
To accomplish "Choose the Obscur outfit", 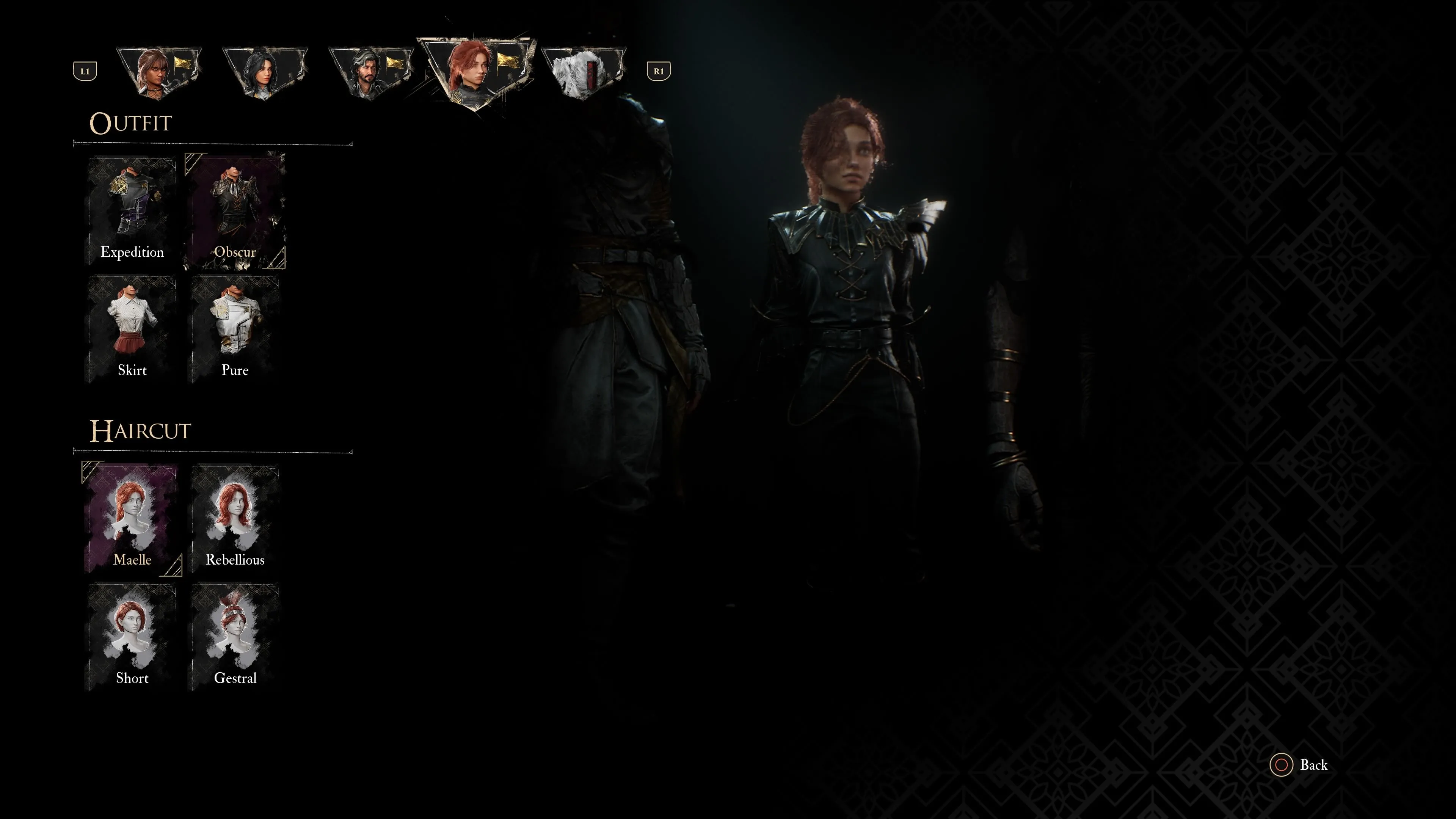I will (235, 211).
